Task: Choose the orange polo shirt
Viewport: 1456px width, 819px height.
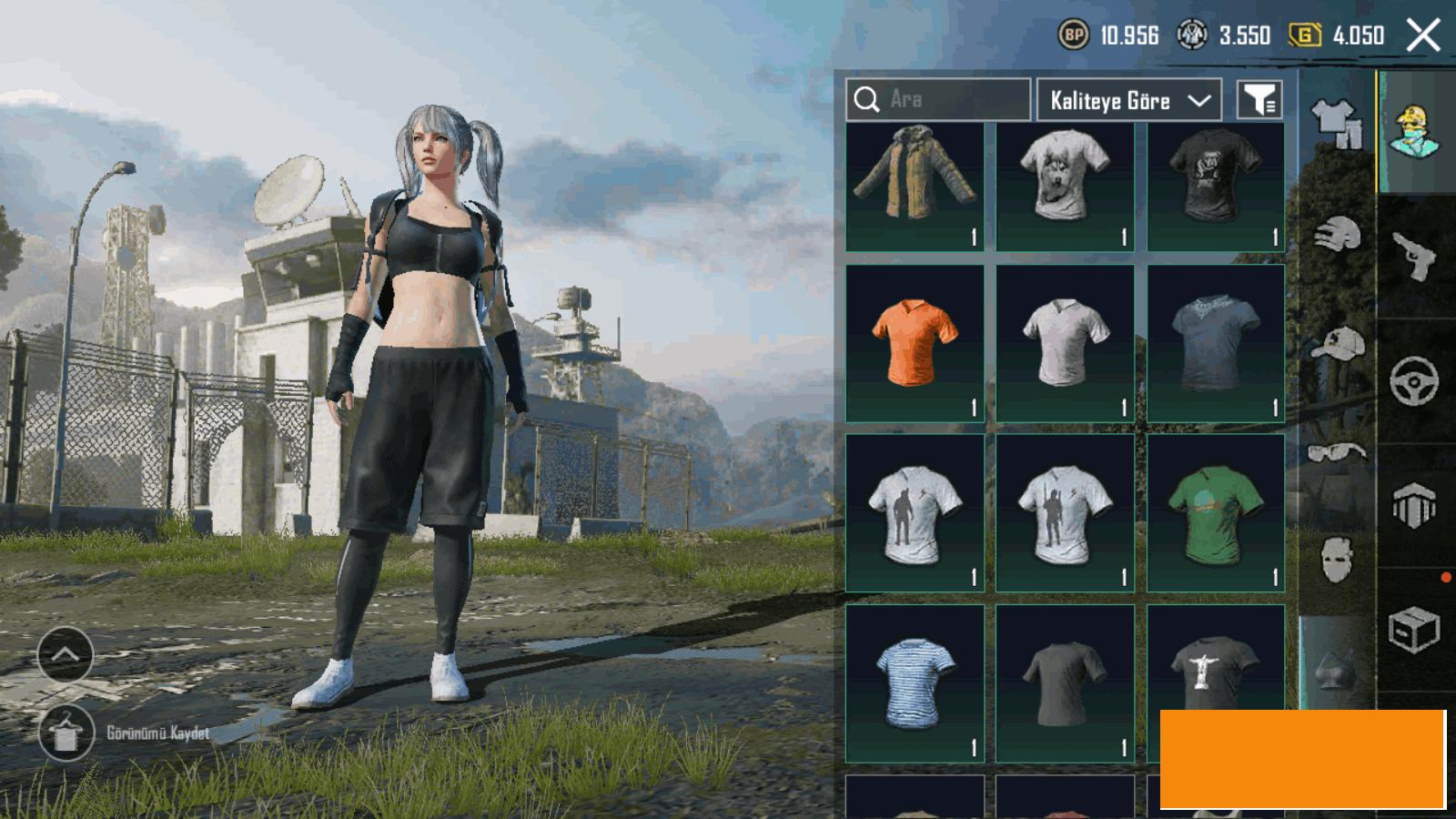Action: click(x=915, y=343)
